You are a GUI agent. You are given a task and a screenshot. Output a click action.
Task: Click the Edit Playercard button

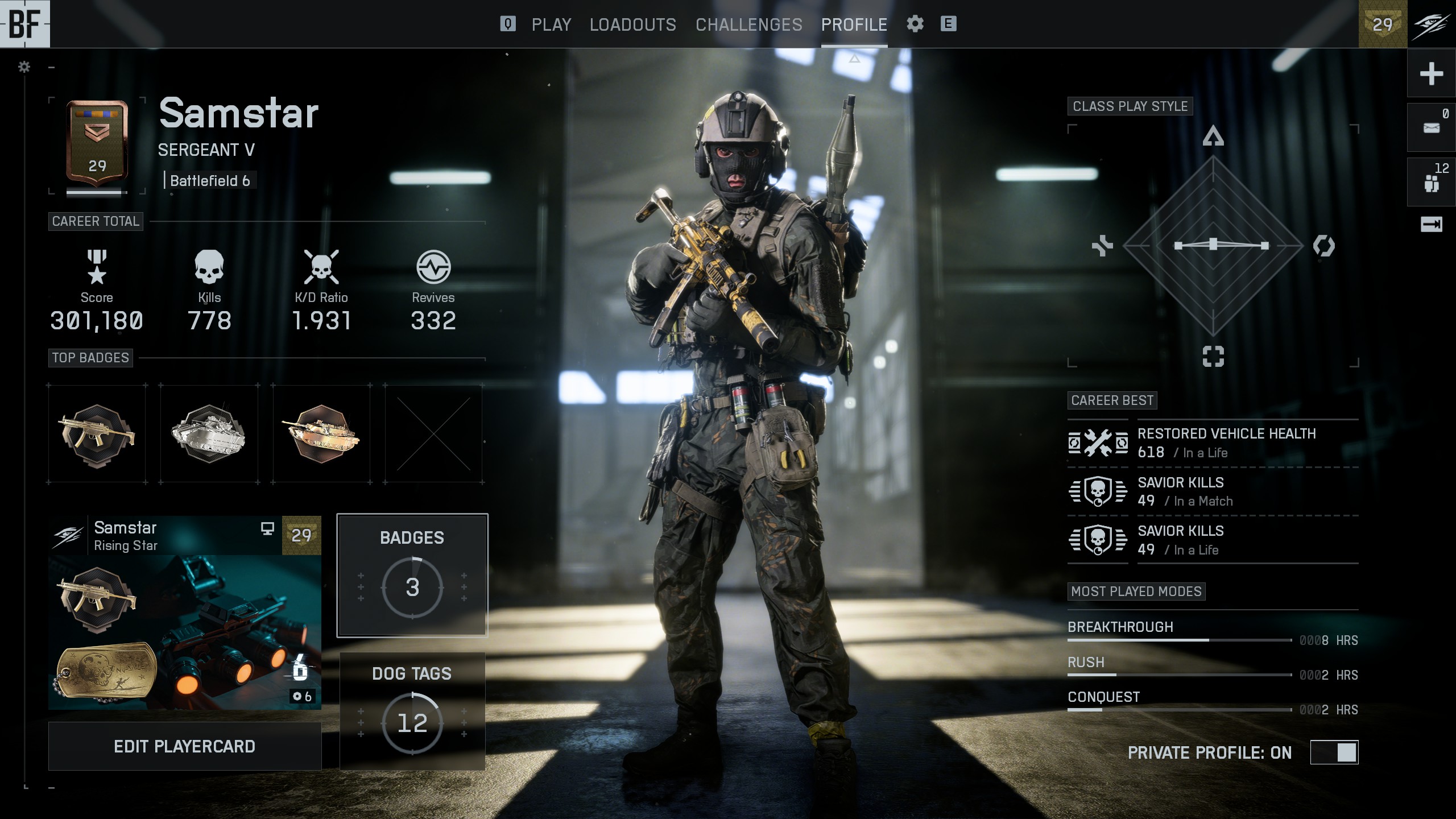tap(184, 746)
